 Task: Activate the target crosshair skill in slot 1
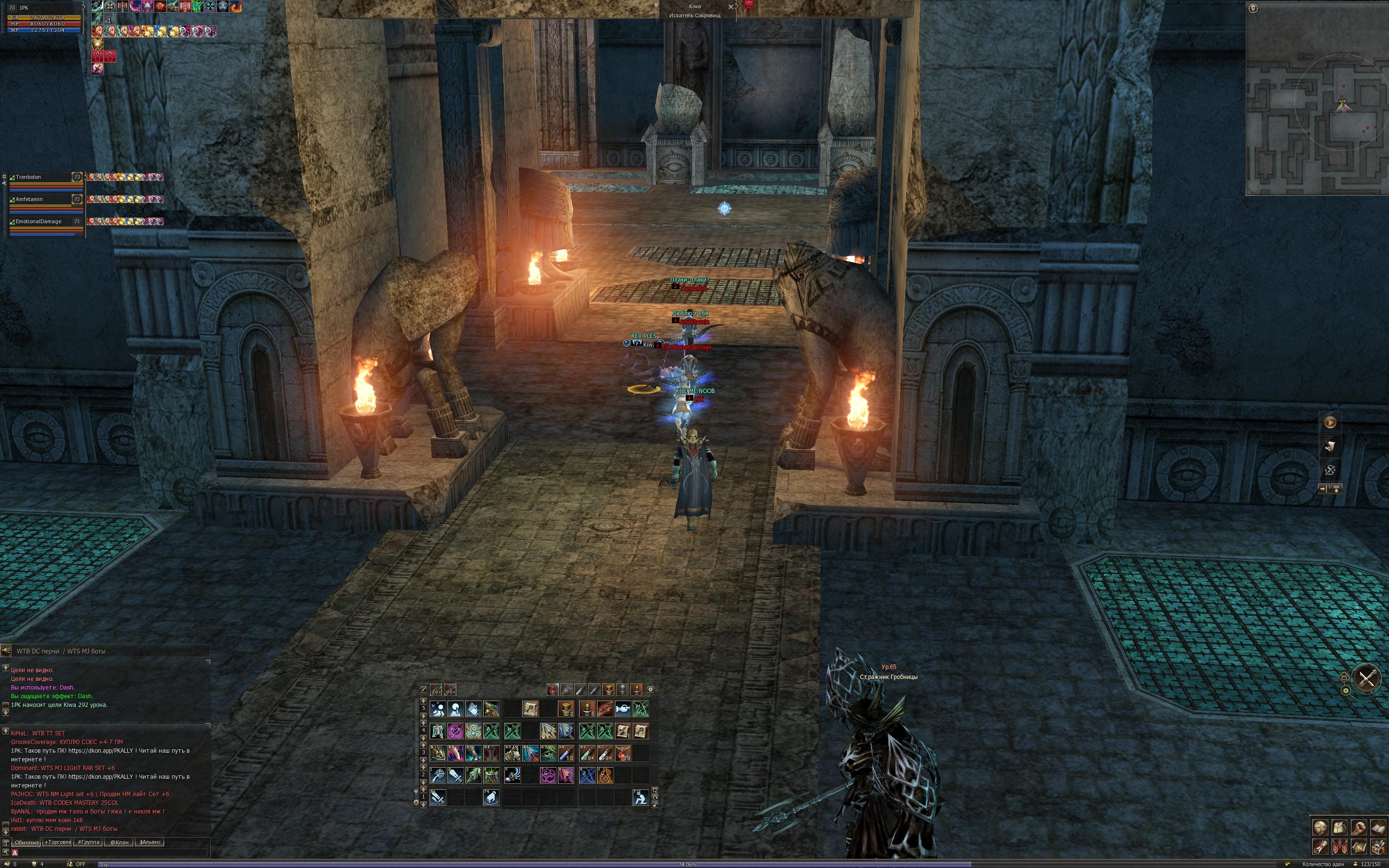click(438, 775)
